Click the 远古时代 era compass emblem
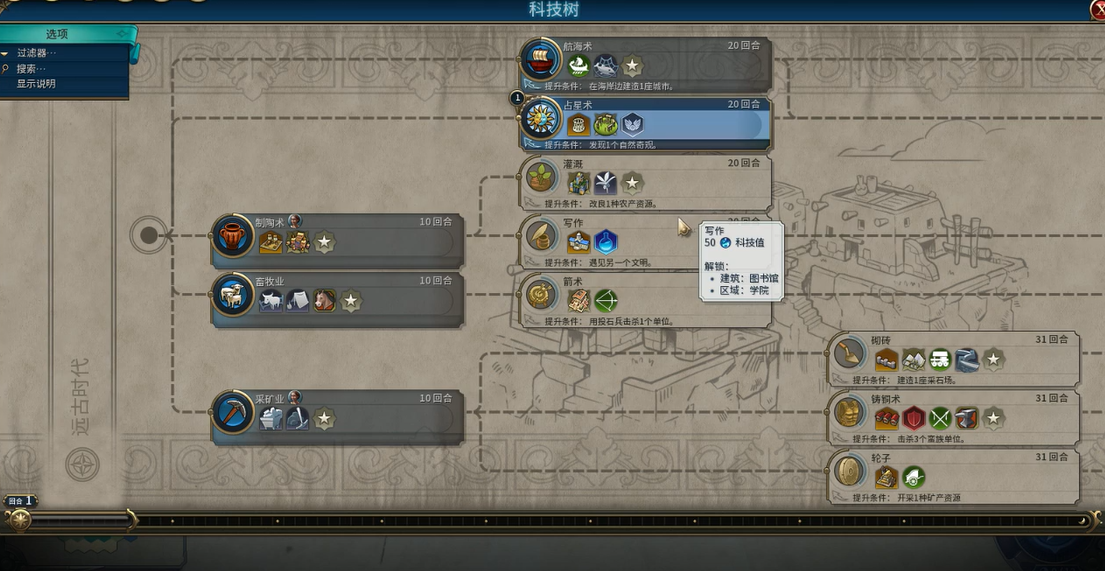The width and height of the screenshot is (1105, 571). point(82,464)
